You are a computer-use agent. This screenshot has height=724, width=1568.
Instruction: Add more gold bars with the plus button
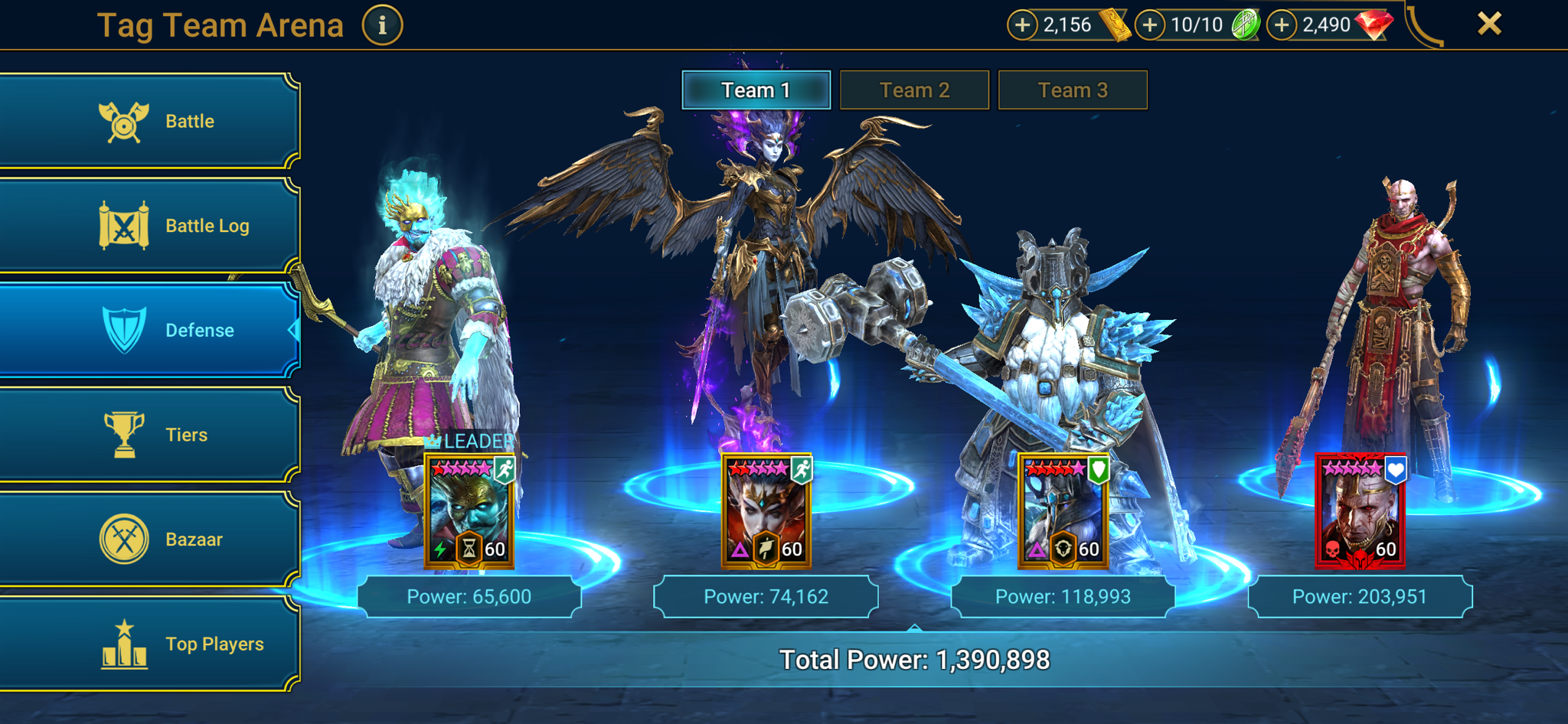click(1022, 25)
